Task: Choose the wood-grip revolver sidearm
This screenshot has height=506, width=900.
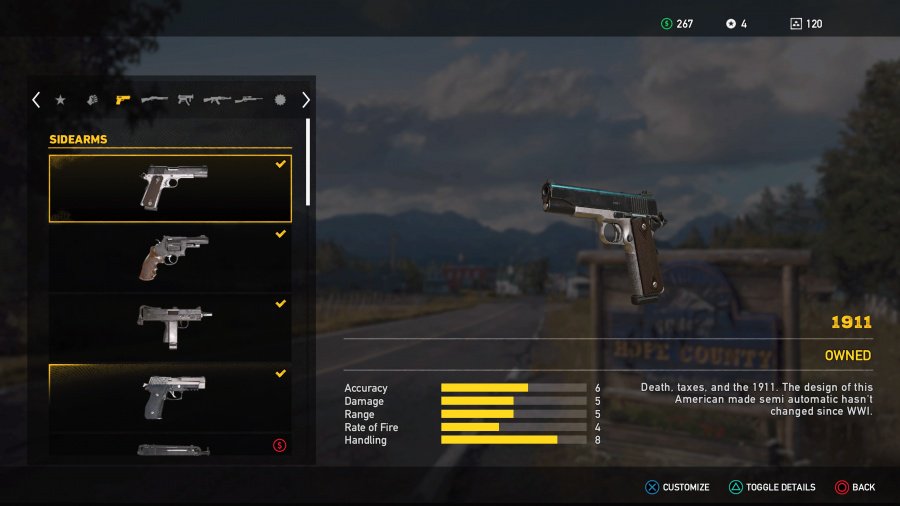Action: click(x=170, y=256)
